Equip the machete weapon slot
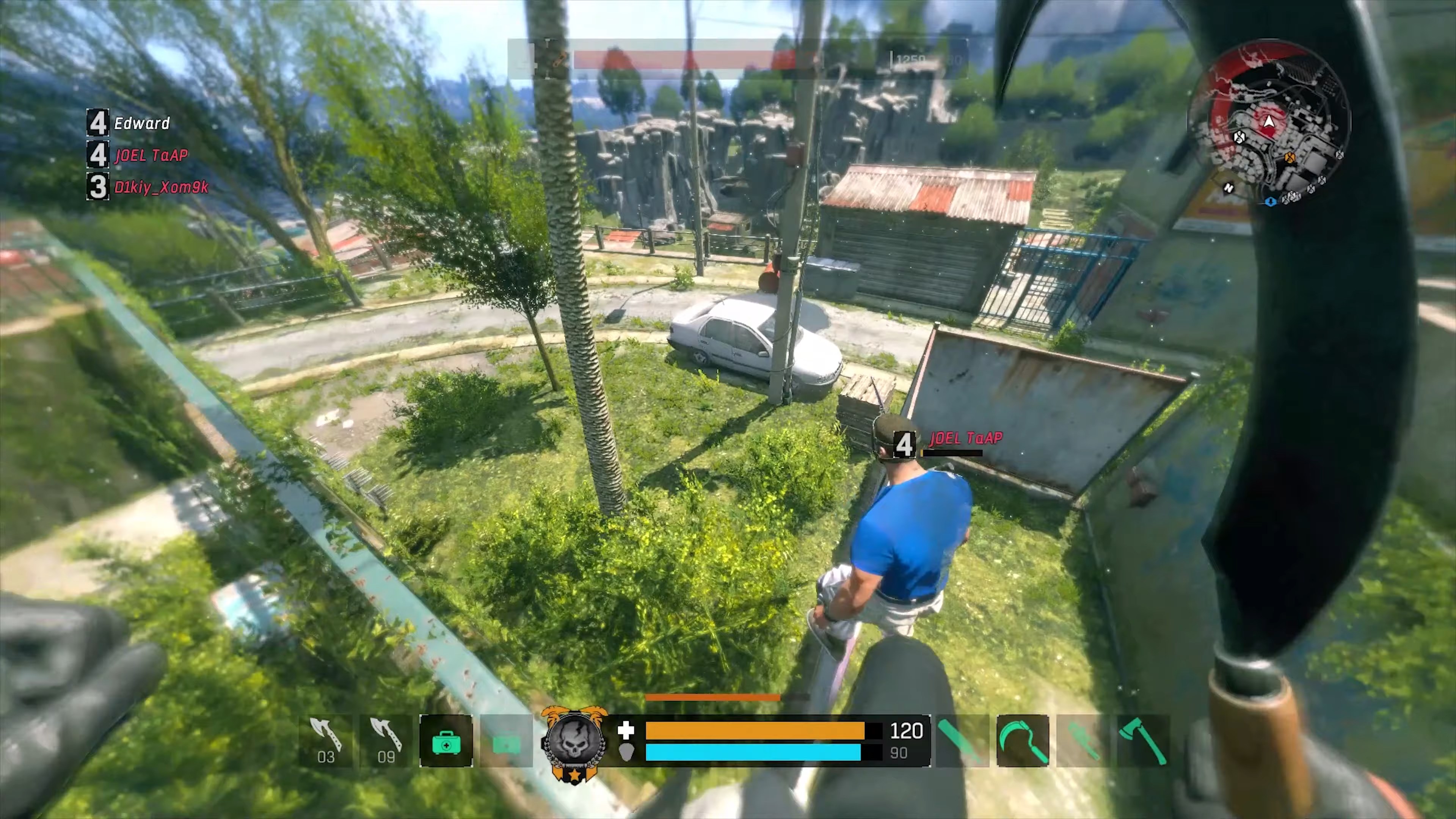 click(x=961, y=741)
